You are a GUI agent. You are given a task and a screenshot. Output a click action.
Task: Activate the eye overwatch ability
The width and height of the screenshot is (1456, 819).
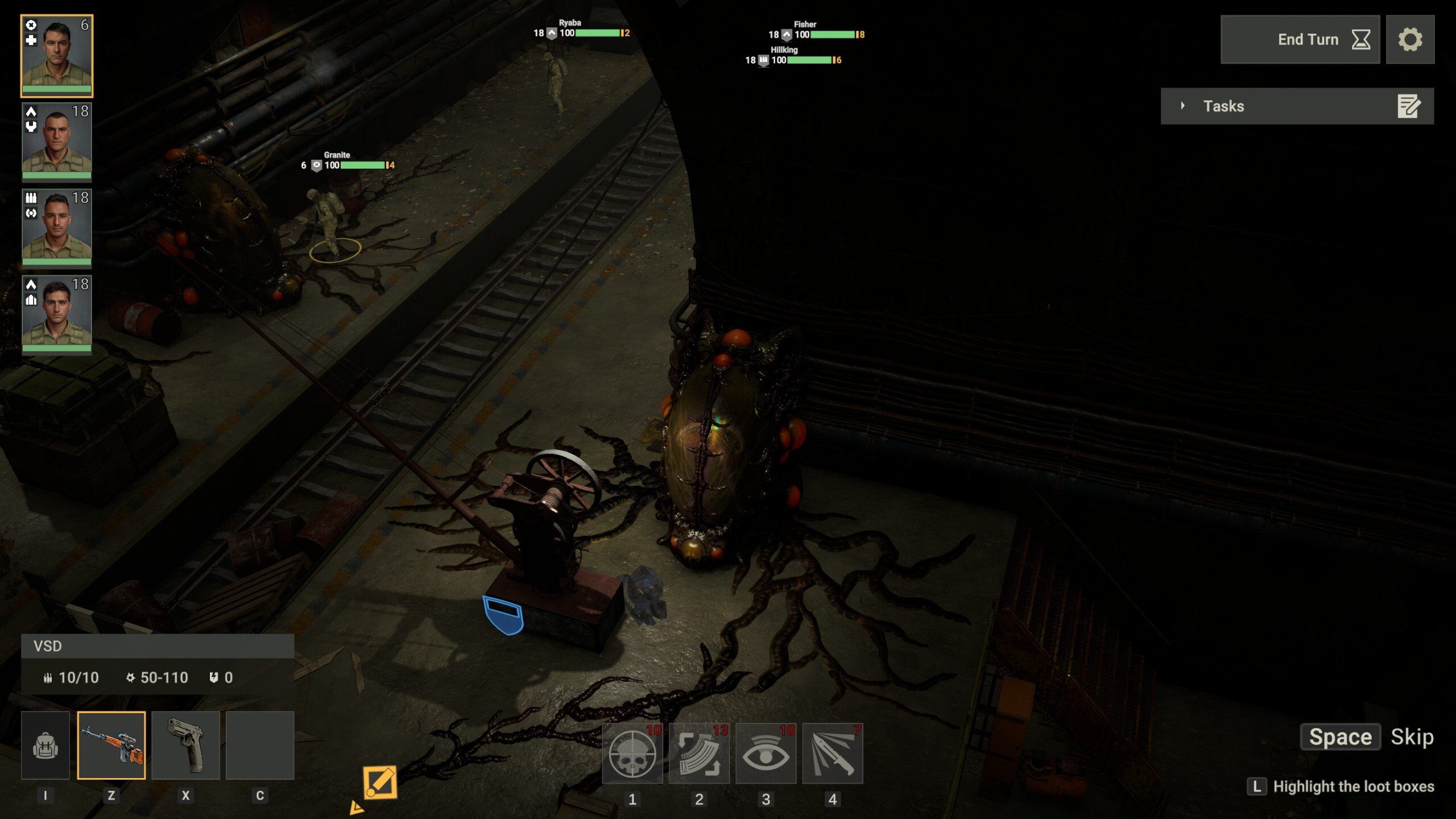tap(766, 754)
